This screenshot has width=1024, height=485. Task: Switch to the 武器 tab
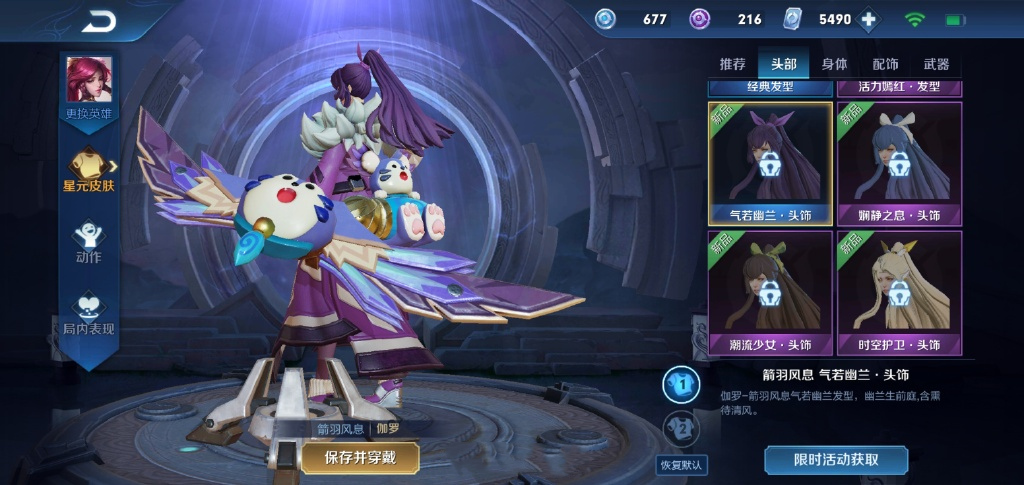(x=937, y=64)
